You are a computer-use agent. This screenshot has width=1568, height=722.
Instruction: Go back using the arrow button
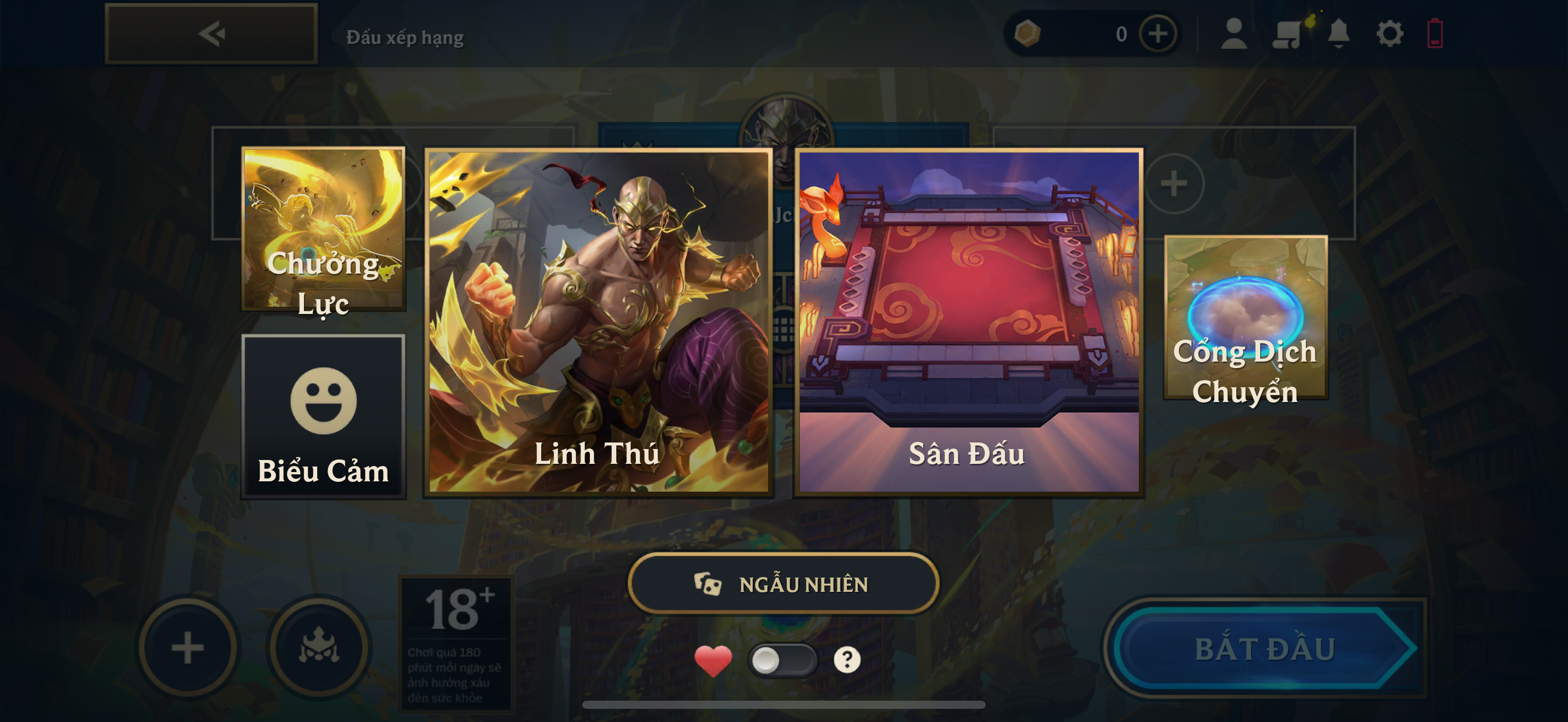click(x=210, y=33)
